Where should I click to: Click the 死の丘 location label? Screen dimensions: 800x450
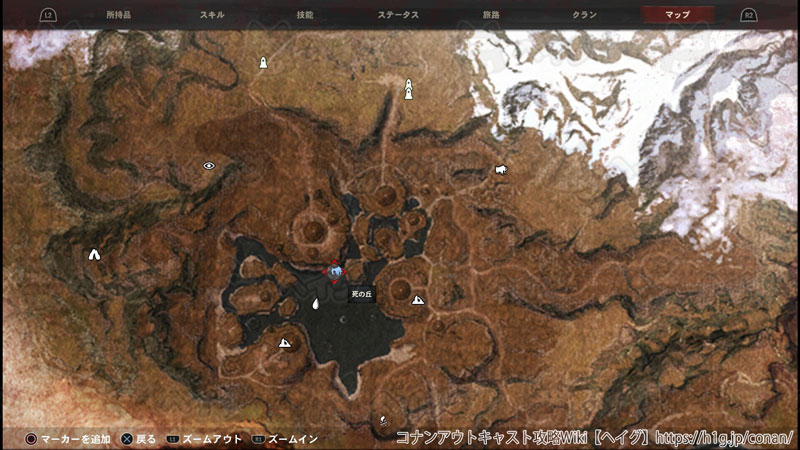click(x=361, y=295)
